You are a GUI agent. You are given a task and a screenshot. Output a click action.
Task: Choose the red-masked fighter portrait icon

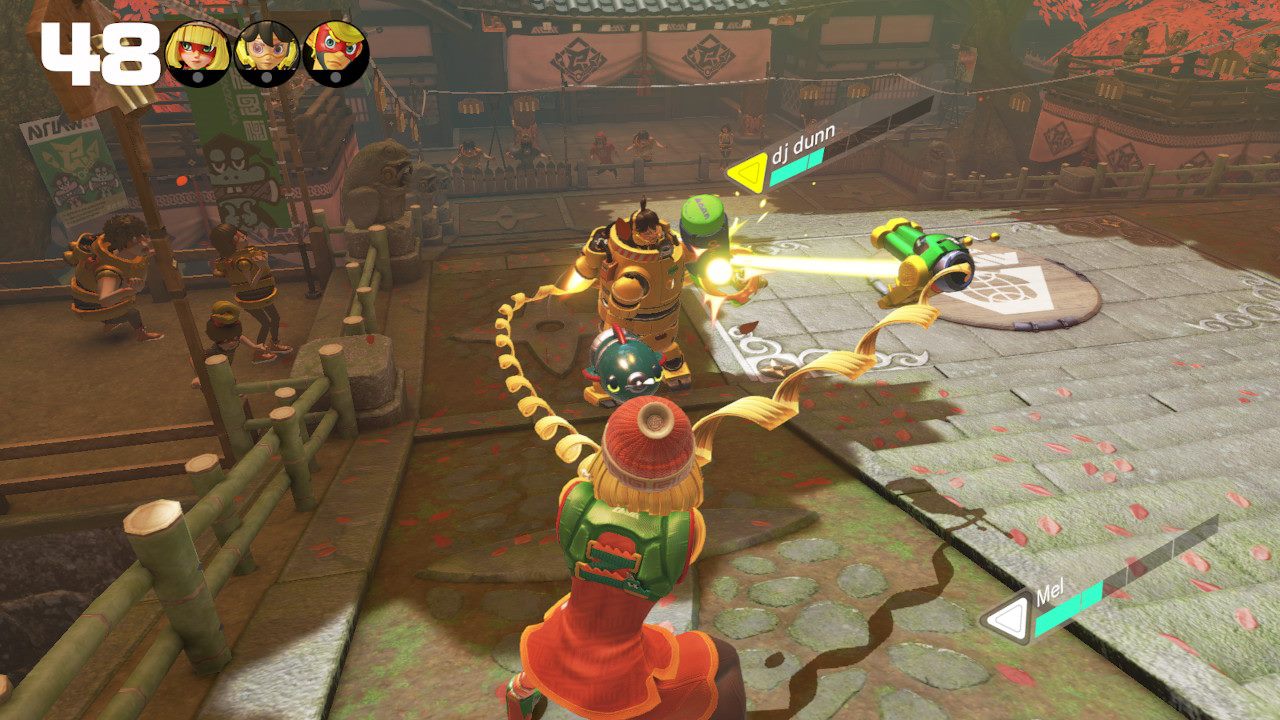[x=336, y=54]
